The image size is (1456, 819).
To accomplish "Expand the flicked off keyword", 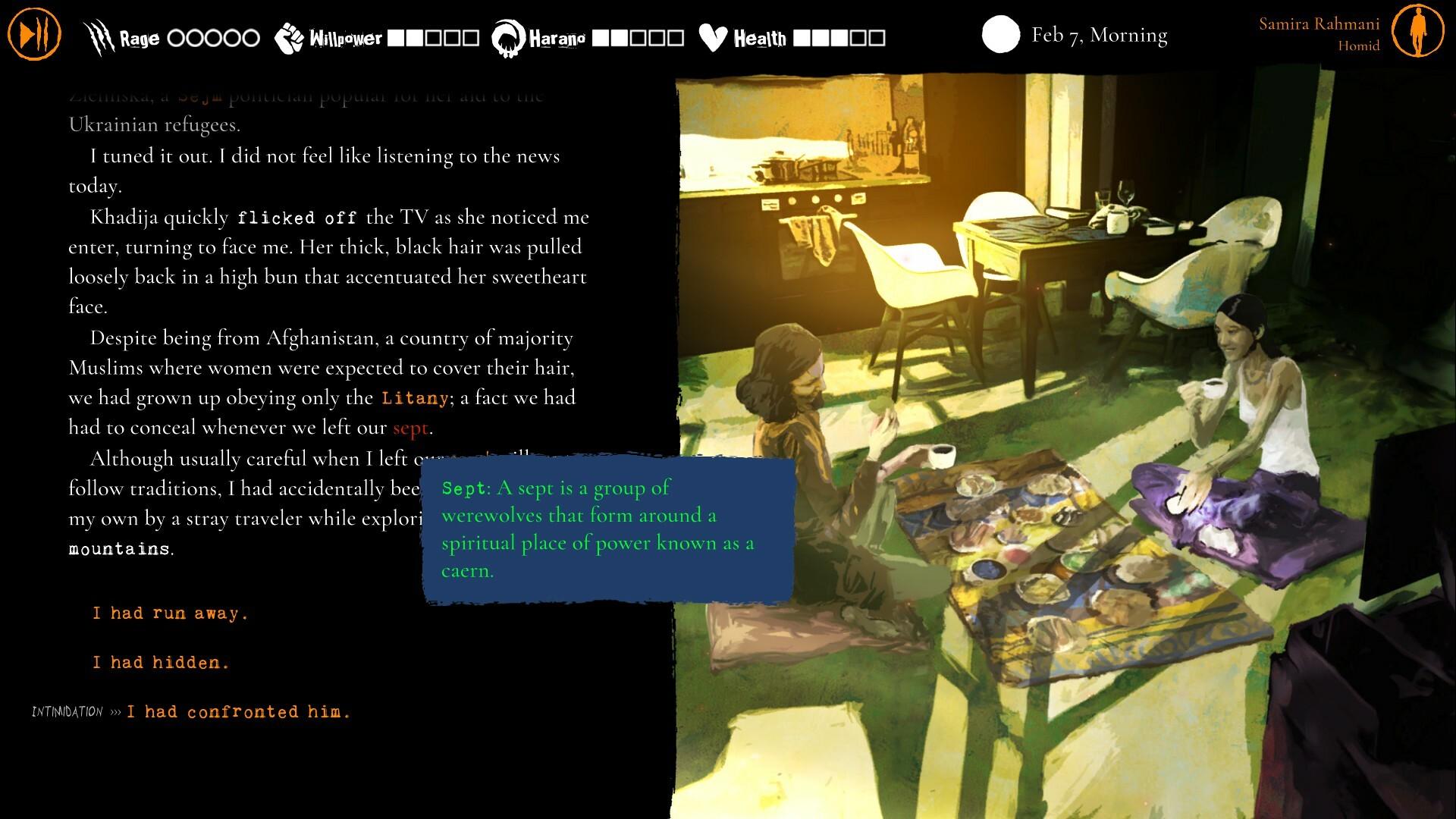I will [297, 217].
